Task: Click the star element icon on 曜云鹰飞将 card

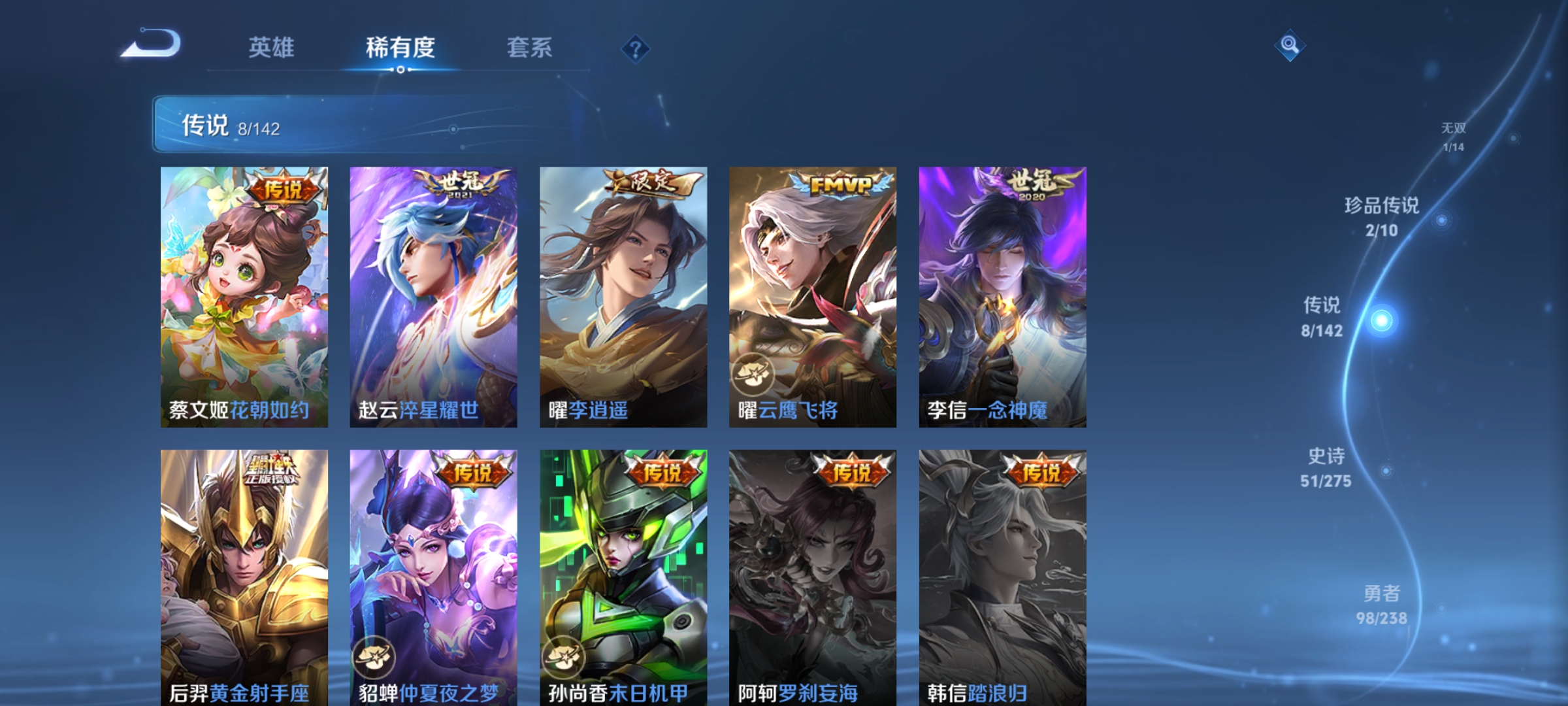Action: point(753,374)
